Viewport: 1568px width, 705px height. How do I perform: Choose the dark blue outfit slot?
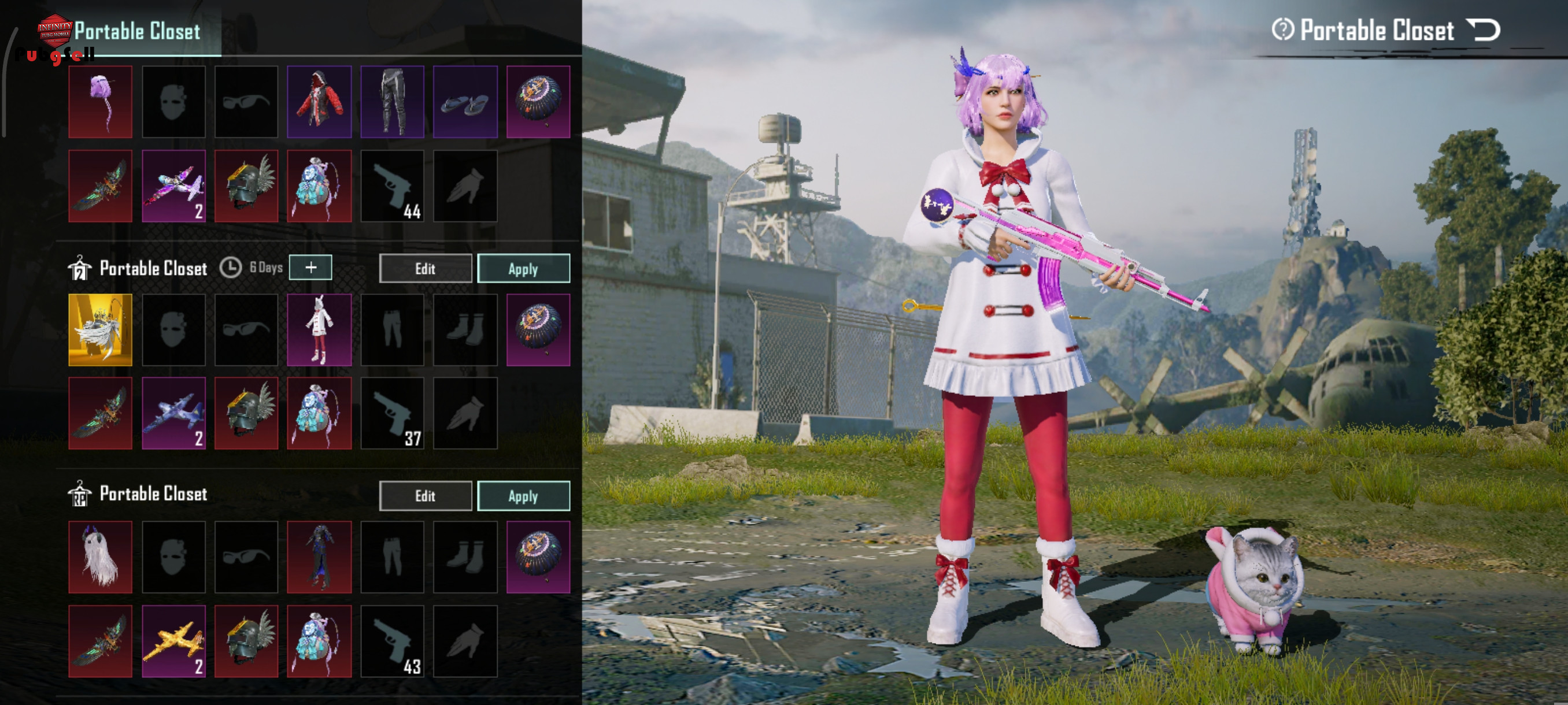[319, 556]
